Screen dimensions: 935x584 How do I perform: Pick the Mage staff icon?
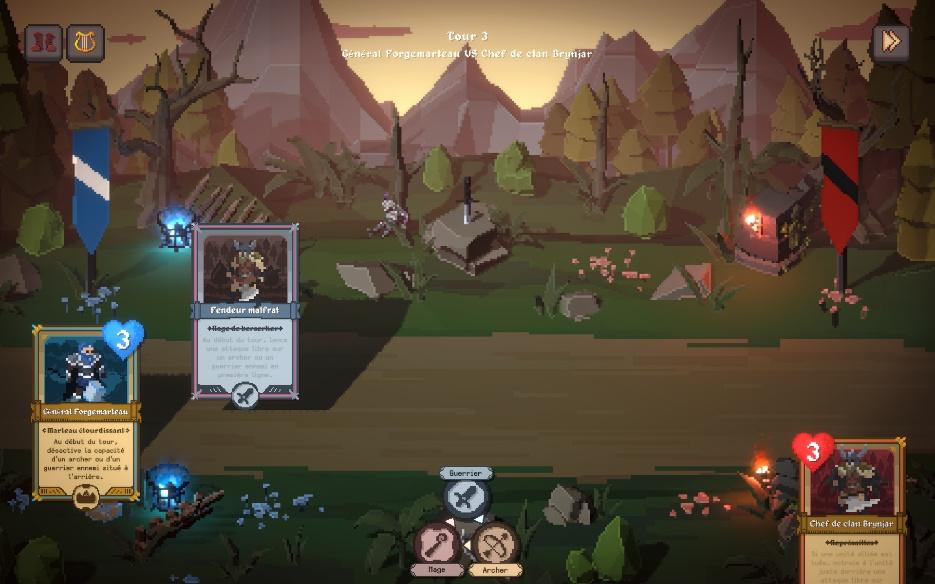[438, 545]
